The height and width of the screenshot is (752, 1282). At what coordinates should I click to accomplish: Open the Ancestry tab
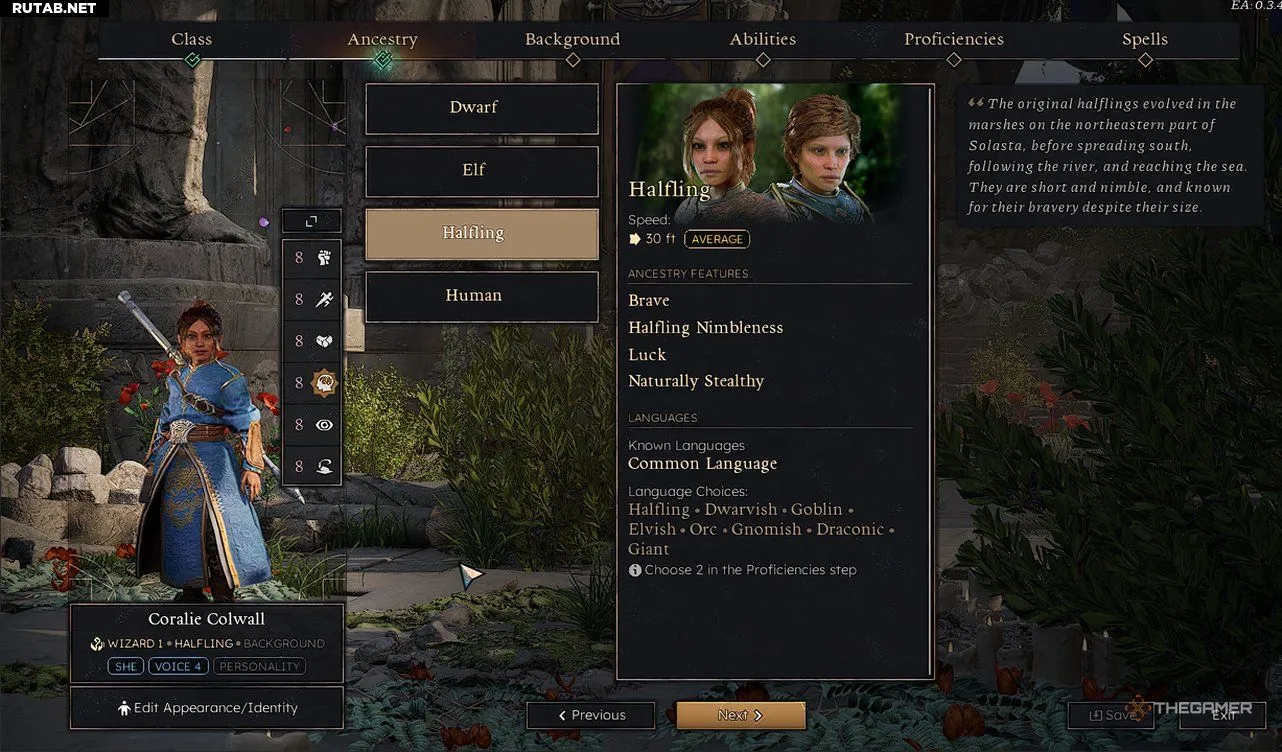tap(382, 40)
